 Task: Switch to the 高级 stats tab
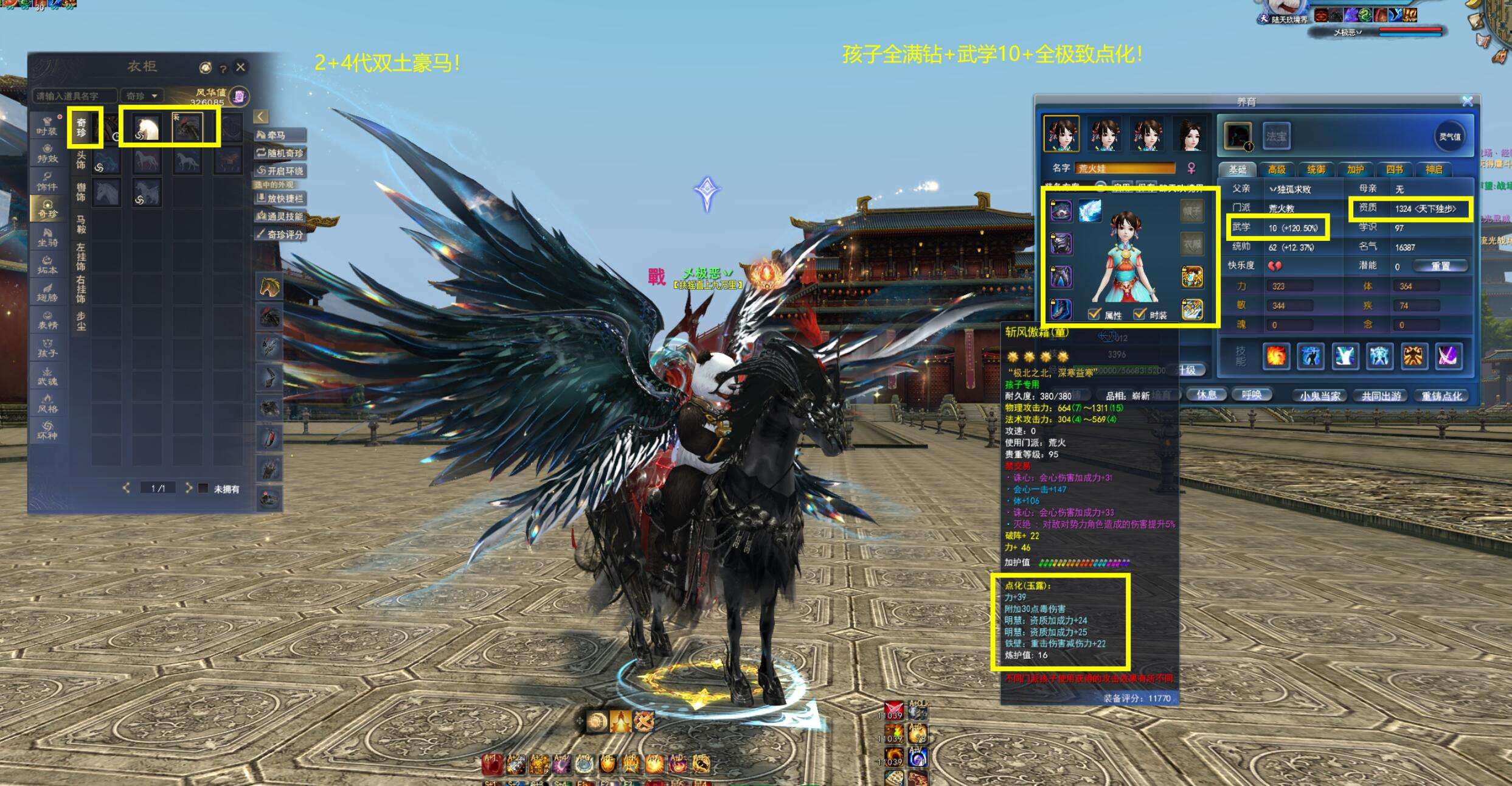[1277, 170]
